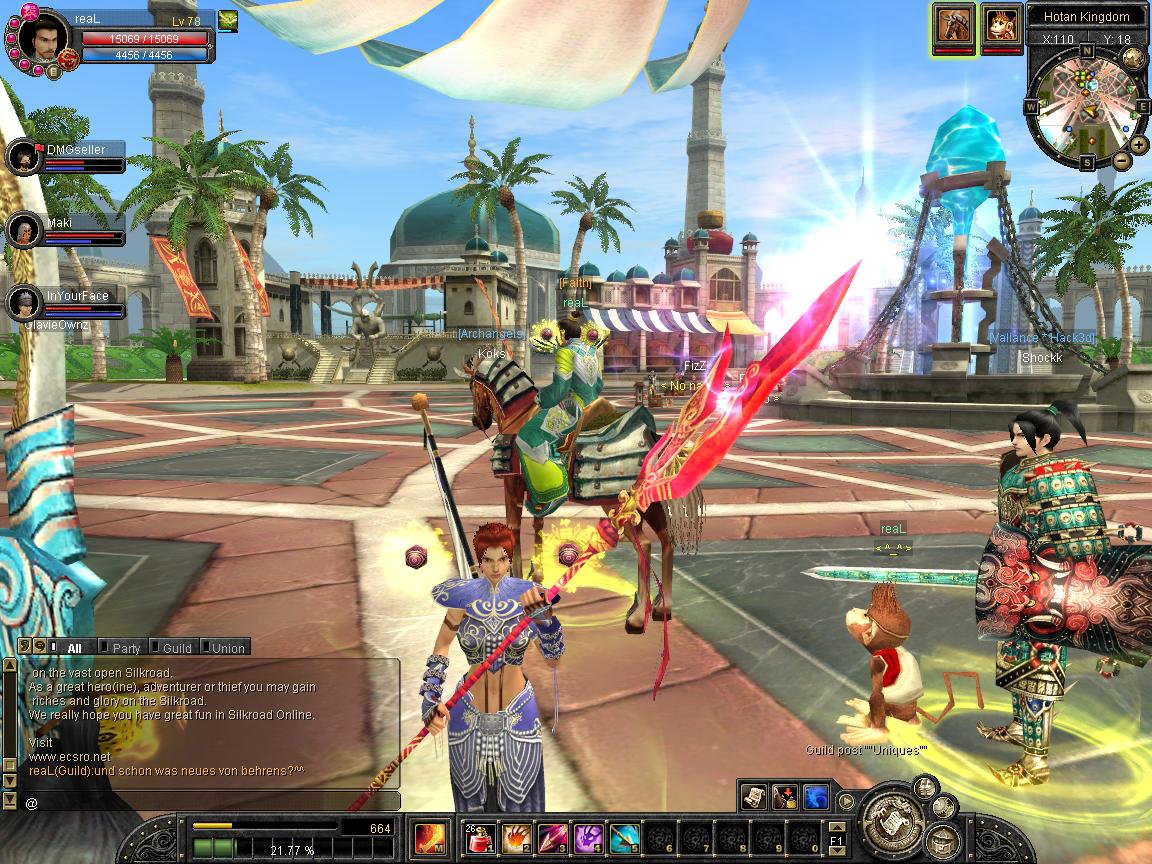The height and width of the screenshot is (864, 1152).
Task: Activate the fiery claw skill in slot 2
Action: pos(516,836)
